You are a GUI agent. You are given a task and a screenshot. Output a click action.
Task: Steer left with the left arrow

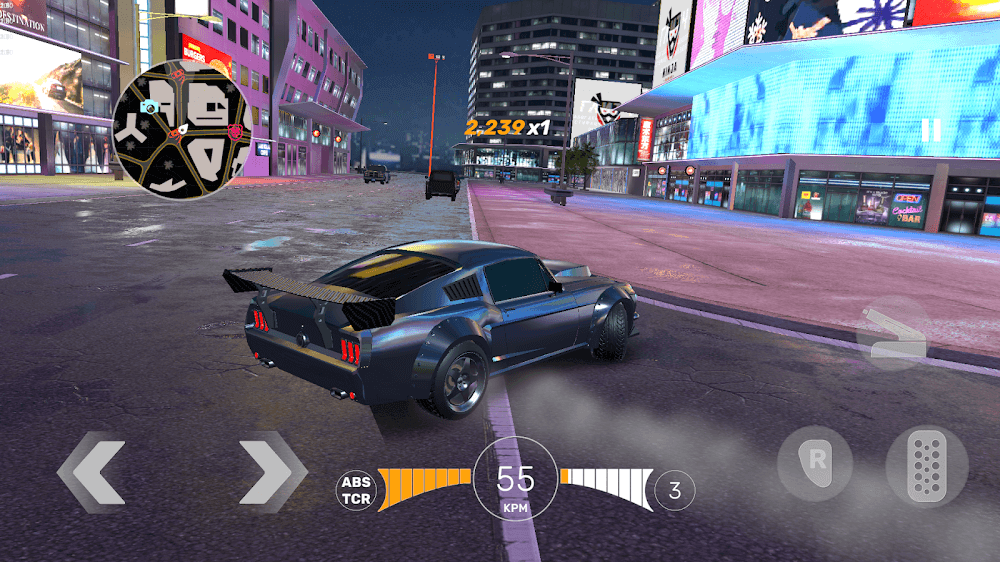coord(91,471)
